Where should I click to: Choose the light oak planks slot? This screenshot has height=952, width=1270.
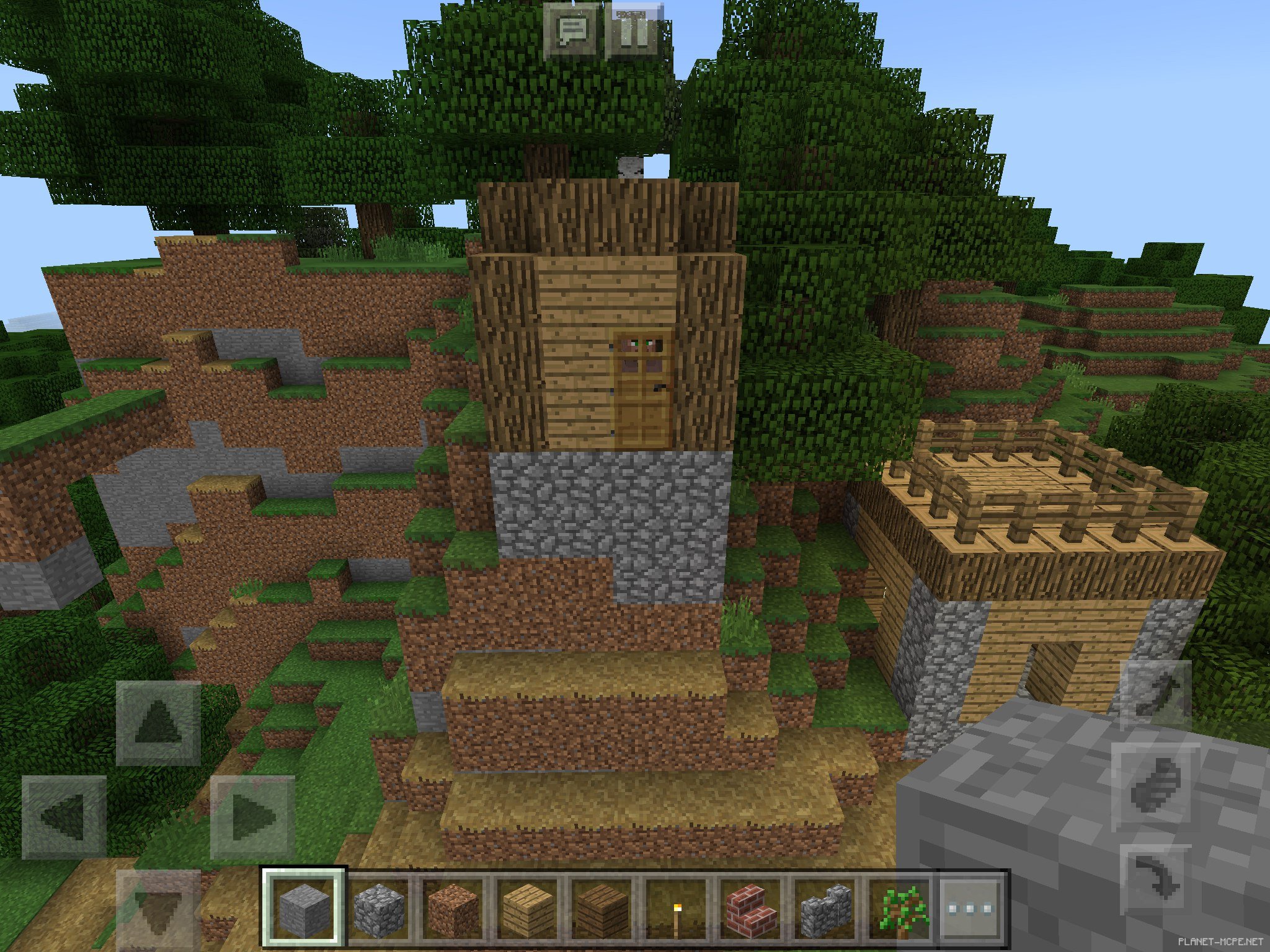point(526,910)
